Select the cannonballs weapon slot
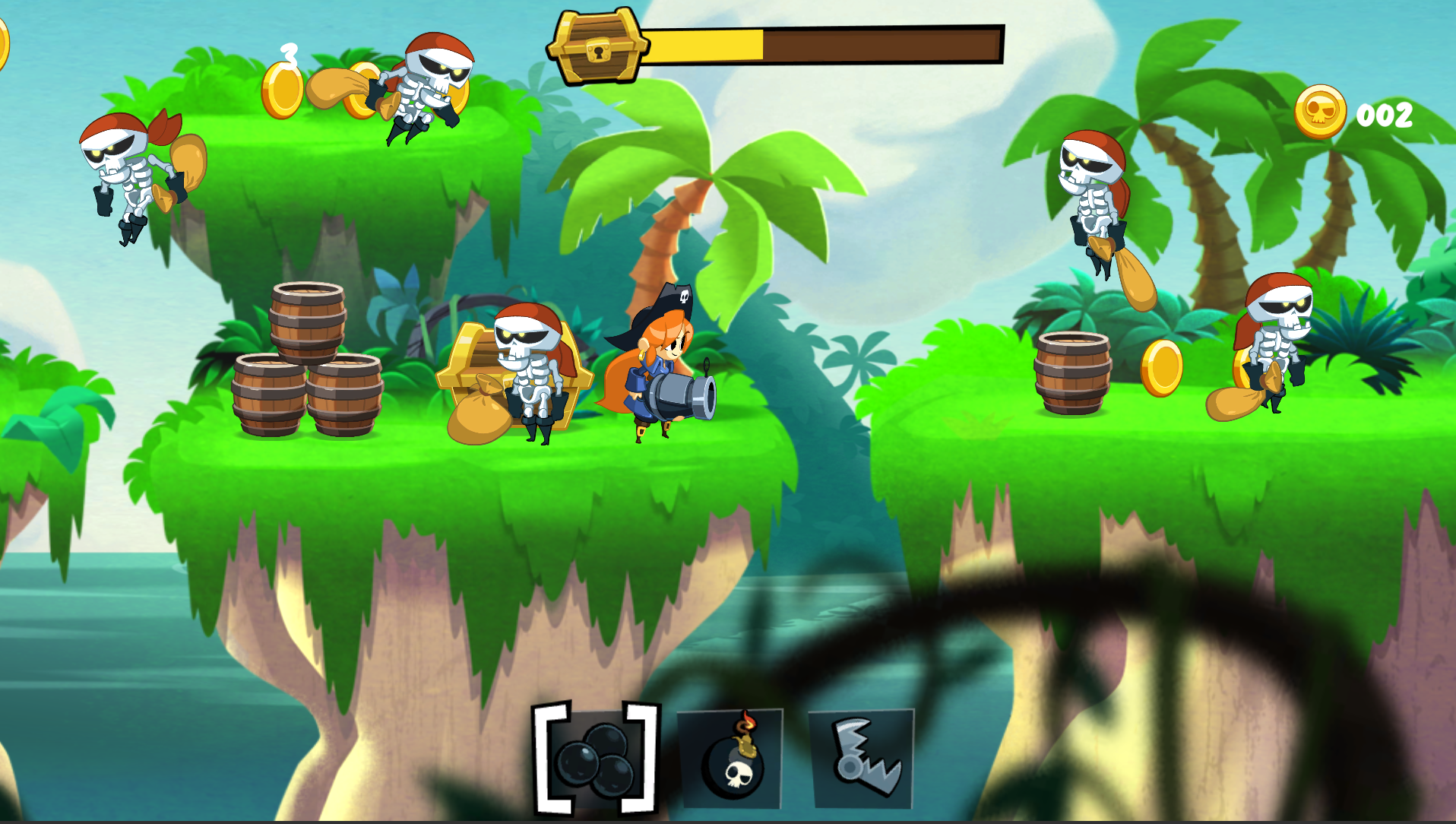 [x=596, y=759]
